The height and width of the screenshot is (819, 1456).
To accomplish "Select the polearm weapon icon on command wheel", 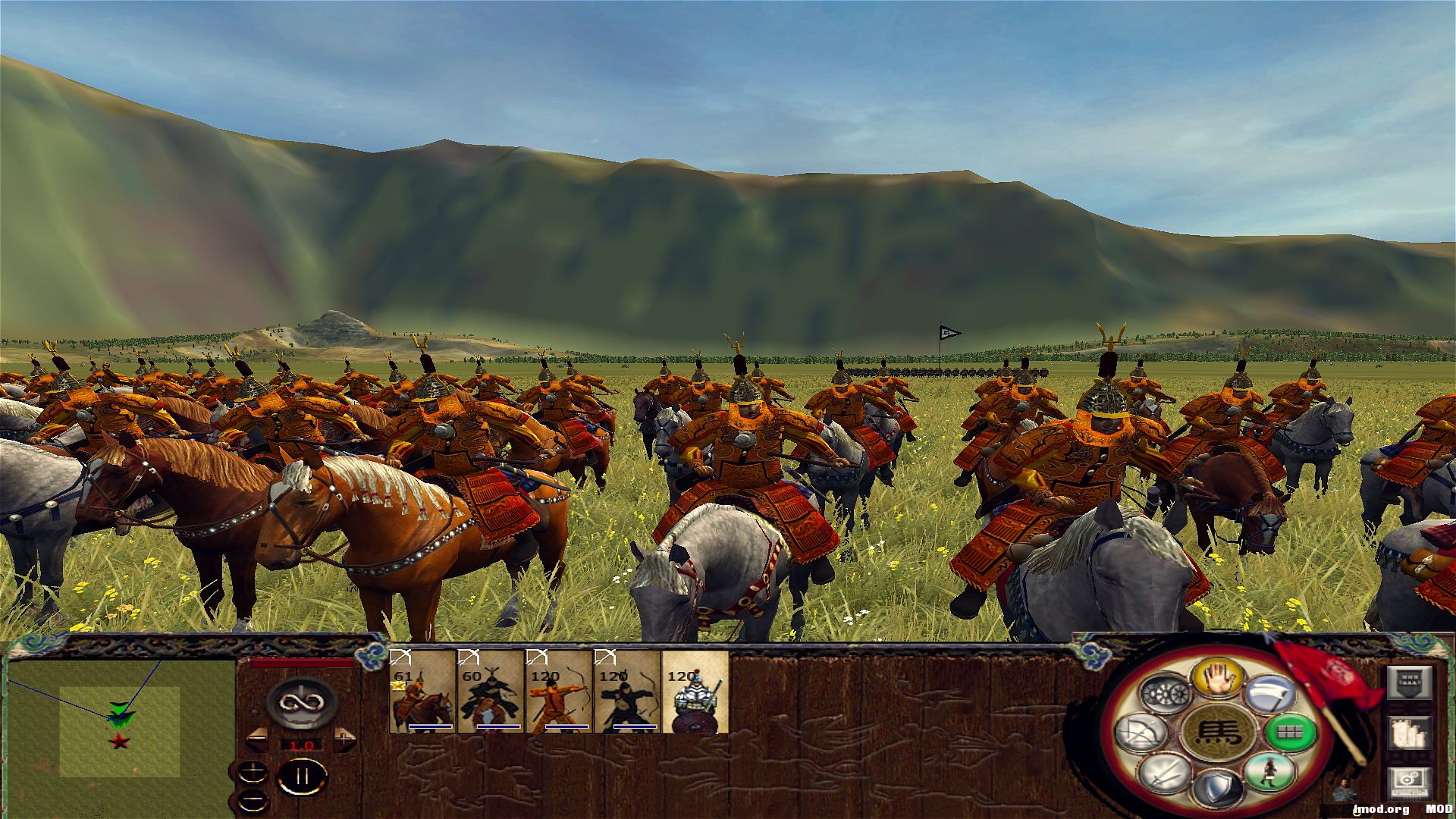I will 1271,693.
